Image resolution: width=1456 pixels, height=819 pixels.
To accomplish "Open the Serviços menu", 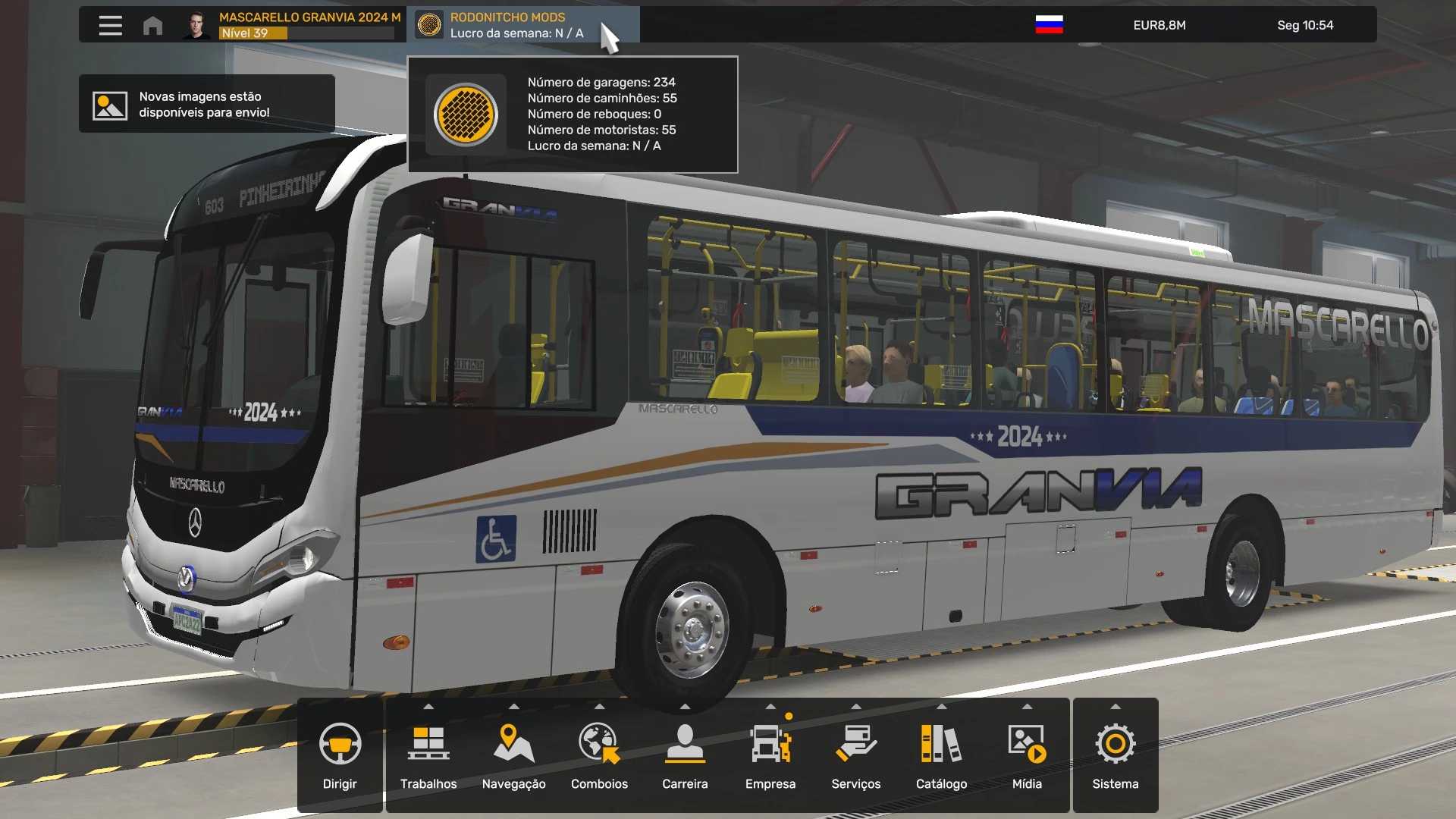I will click(856, 755).
